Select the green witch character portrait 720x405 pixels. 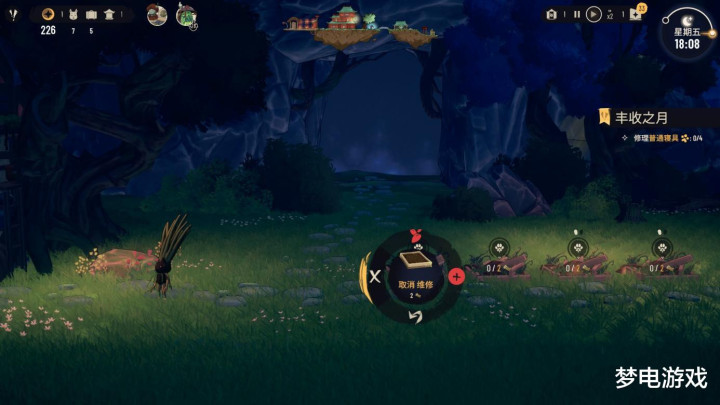pos(186,15)
